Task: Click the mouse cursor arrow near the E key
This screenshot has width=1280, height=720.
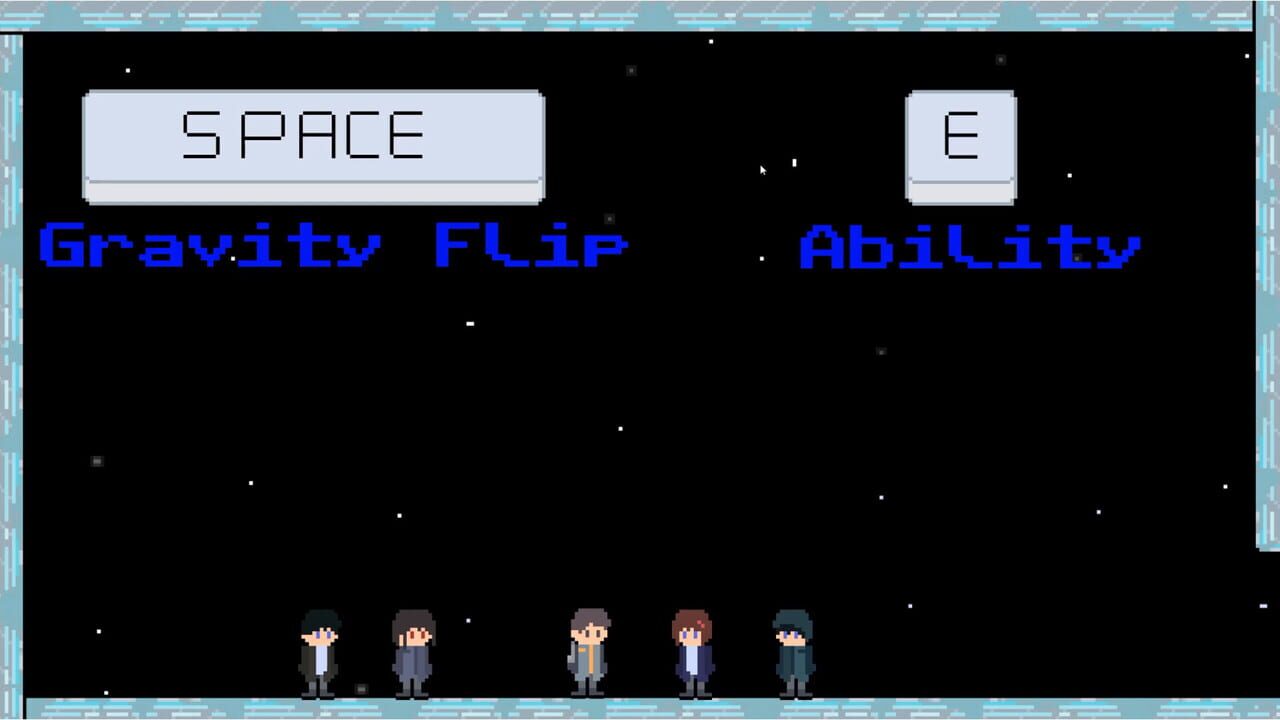Action: click(x=762, y=171)
